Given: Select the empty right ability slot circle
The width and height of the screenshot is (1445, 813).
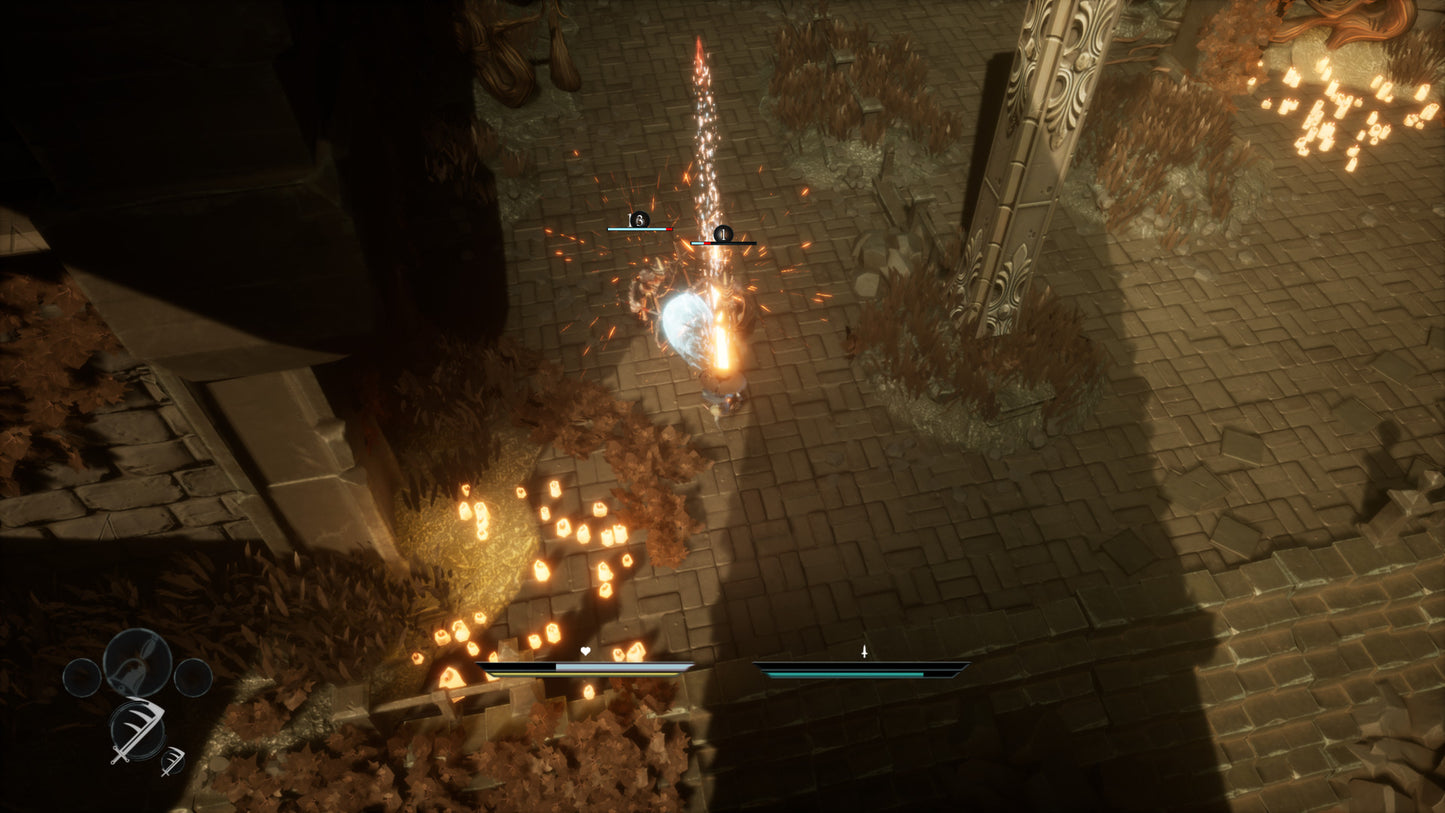Looking at the screenshot, I should coord(194,679).
